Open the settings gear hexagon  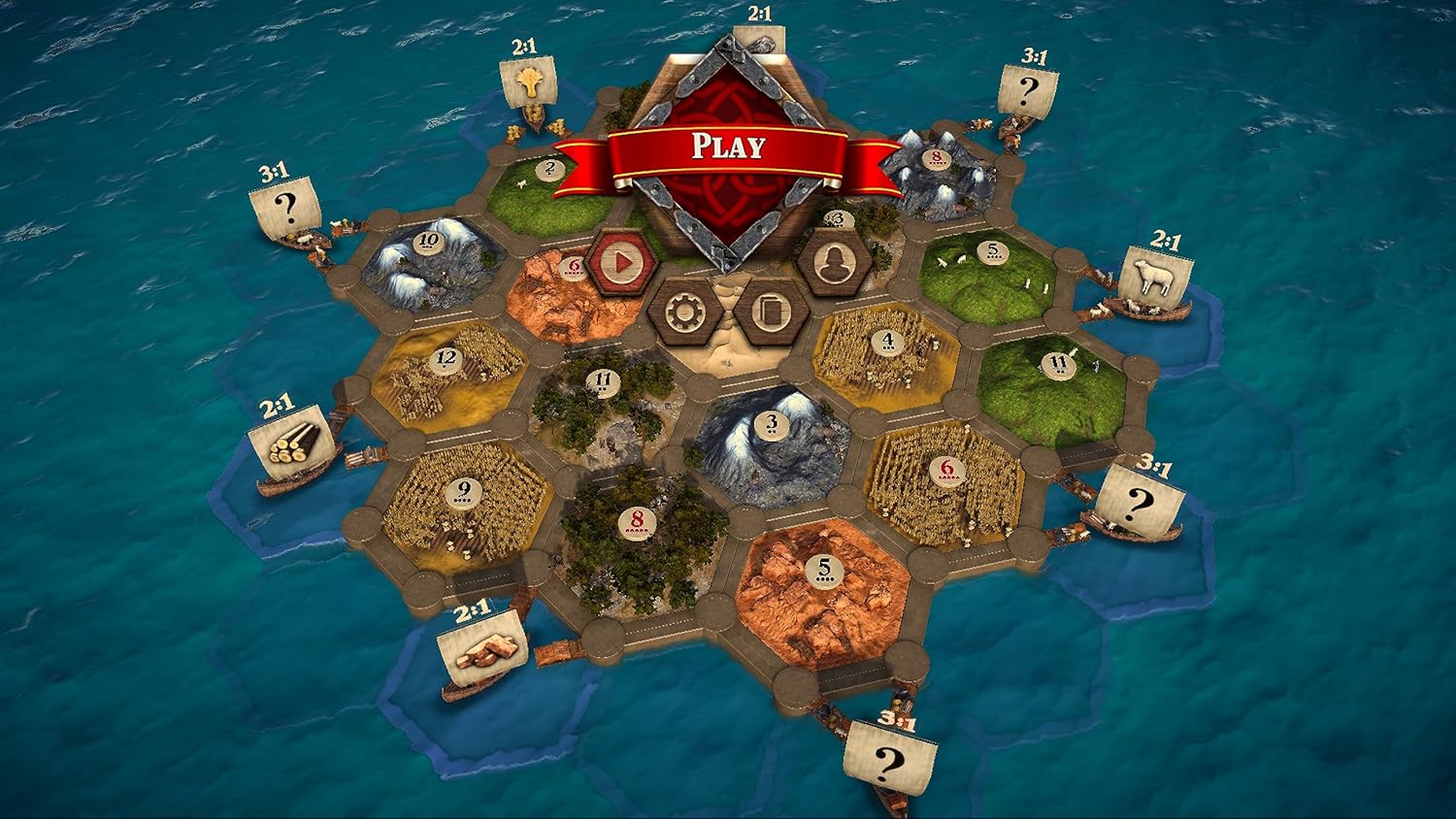[x=685, y=311]
